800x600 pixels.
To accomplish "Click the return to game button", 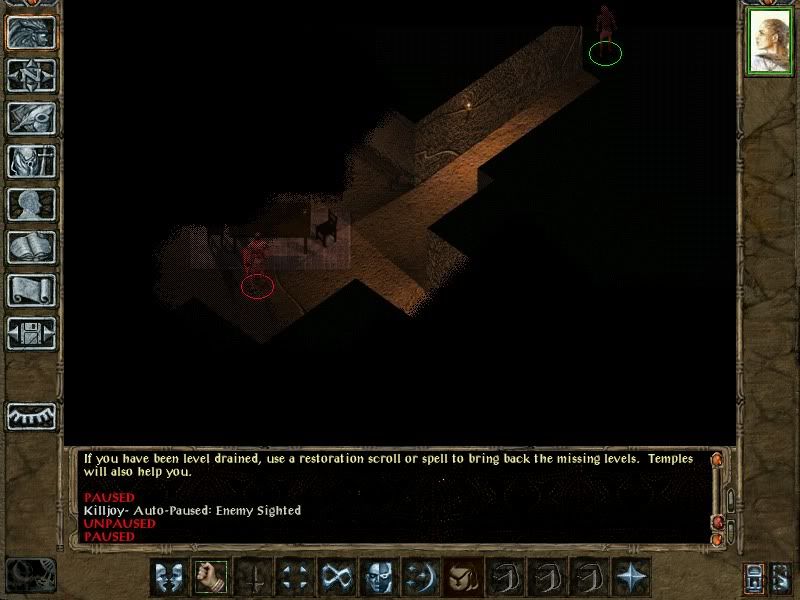I will [31, 32].
